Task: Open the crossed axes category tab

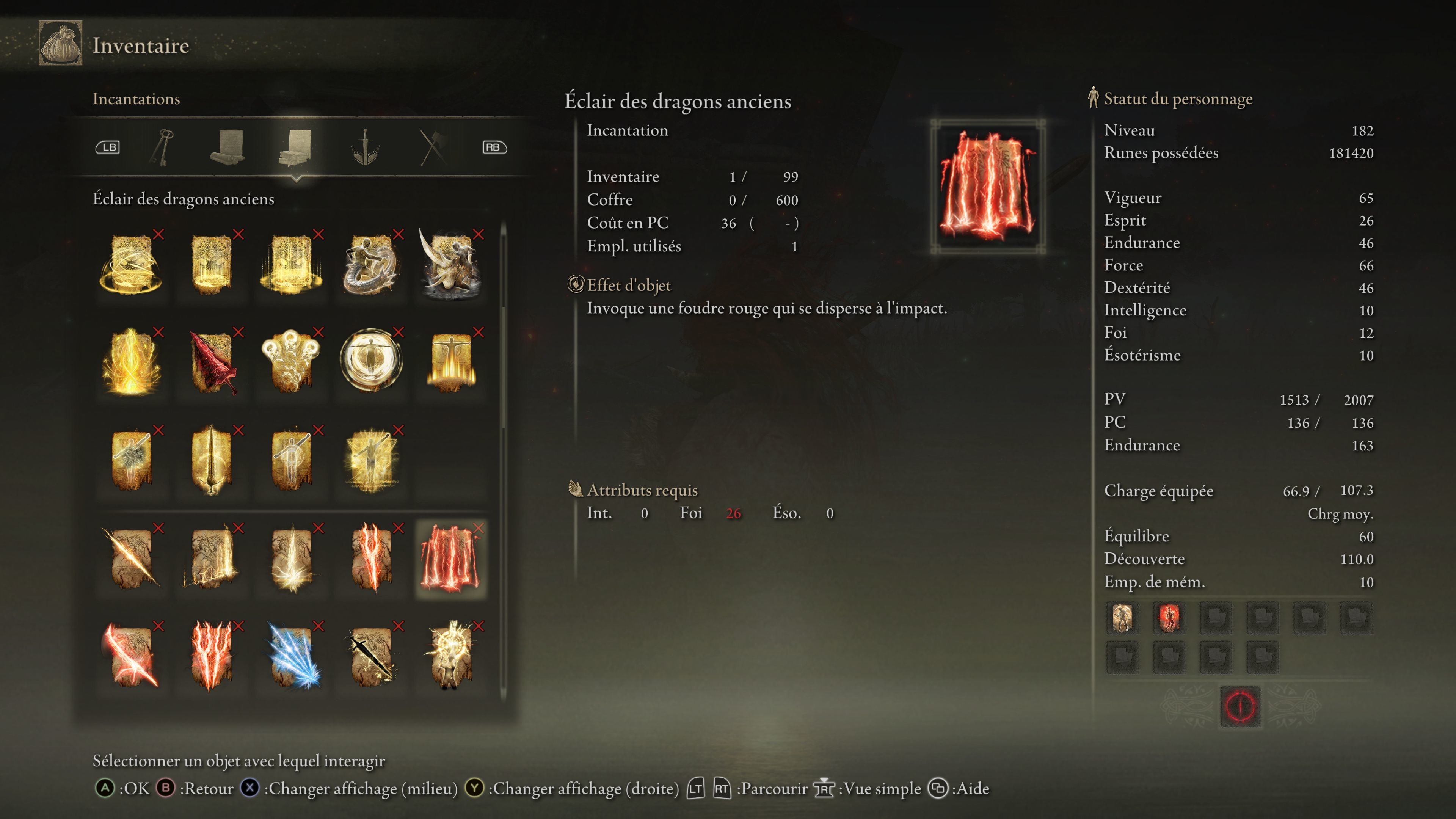Action: pyautogui.click(x=433, y=147)
